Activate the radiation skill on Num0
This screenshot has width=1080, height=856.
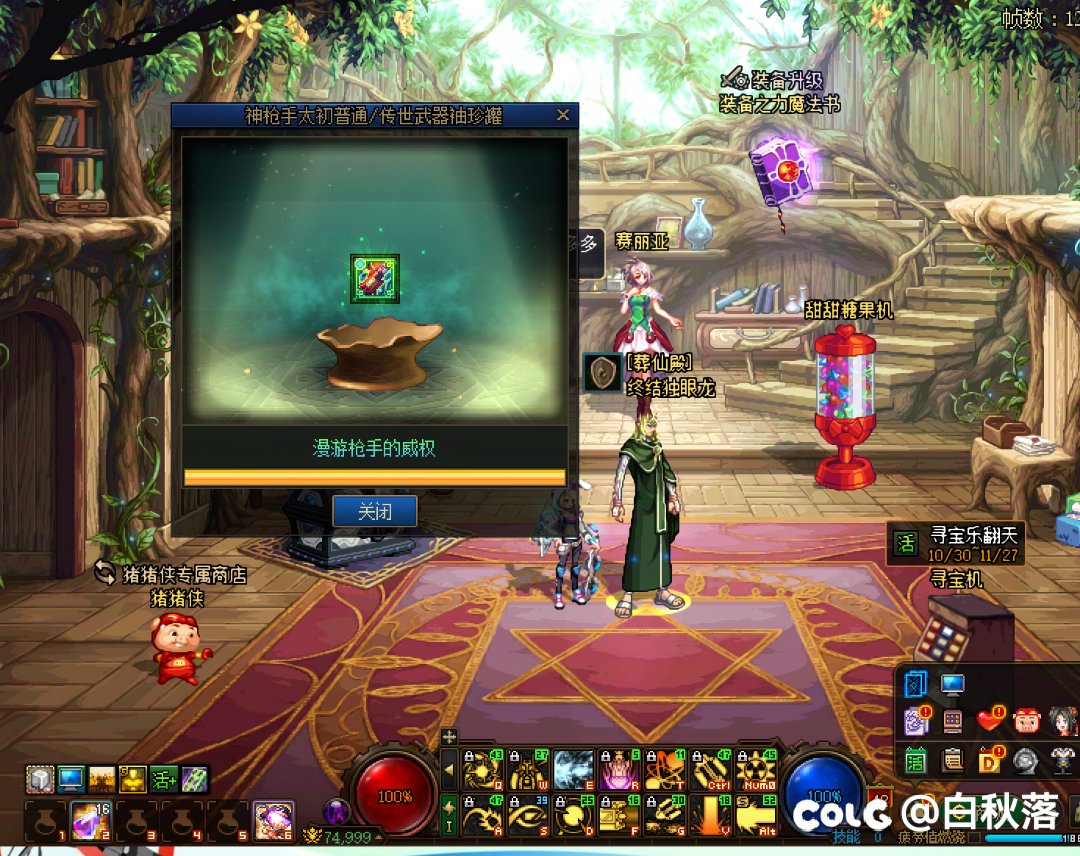pos(756,770)
